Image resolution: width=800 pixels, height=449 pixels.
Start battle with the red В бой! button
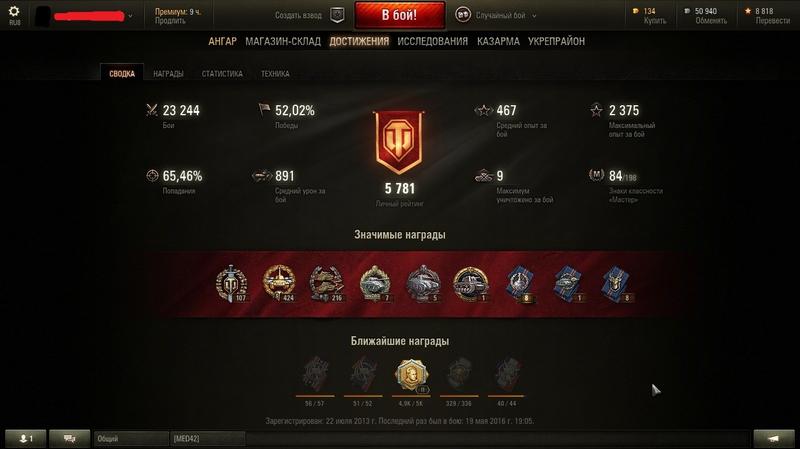tap(398, 15)
